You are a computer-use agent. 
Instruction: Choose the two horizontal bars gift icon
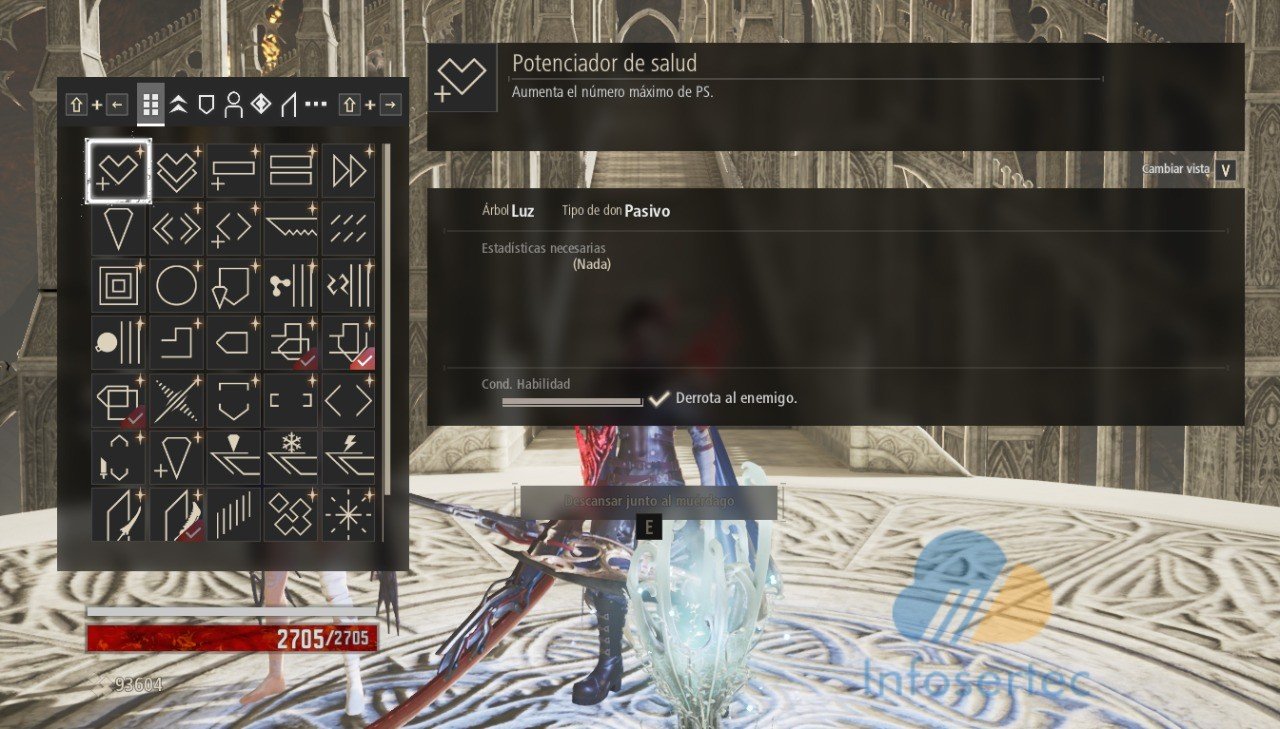[291, 171]
